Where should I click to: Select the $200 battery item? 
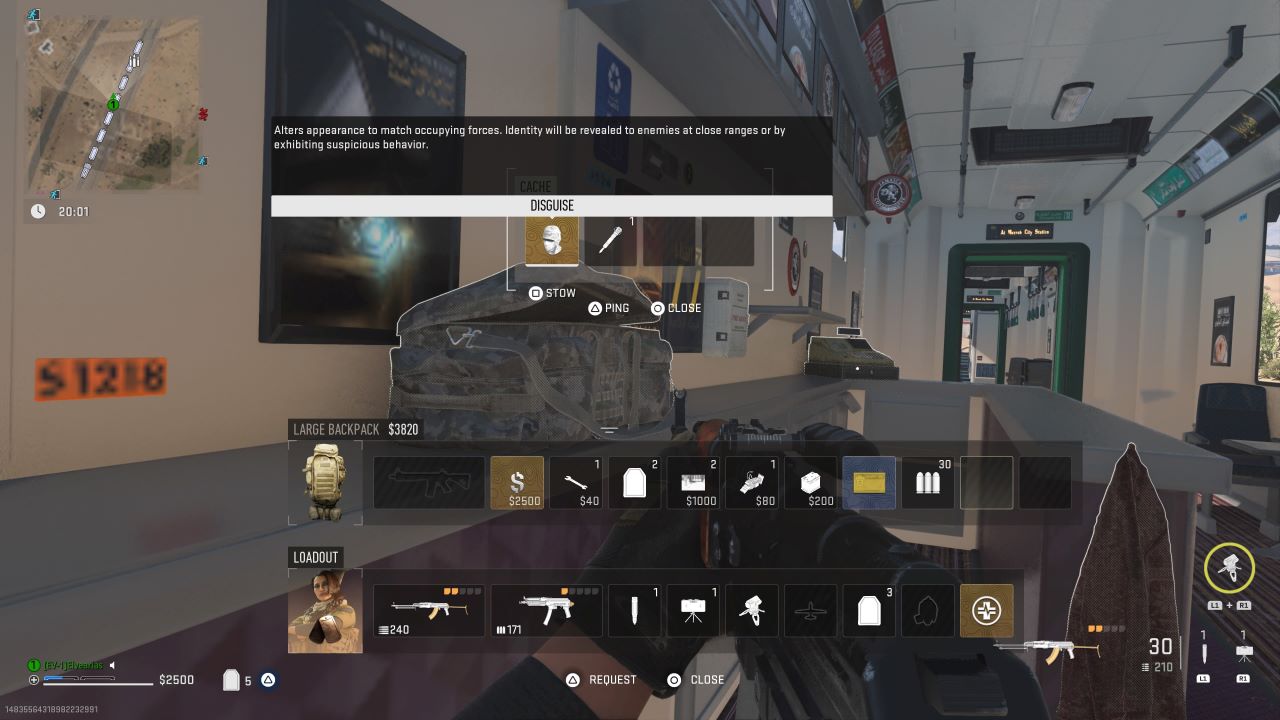coord(811,483)
